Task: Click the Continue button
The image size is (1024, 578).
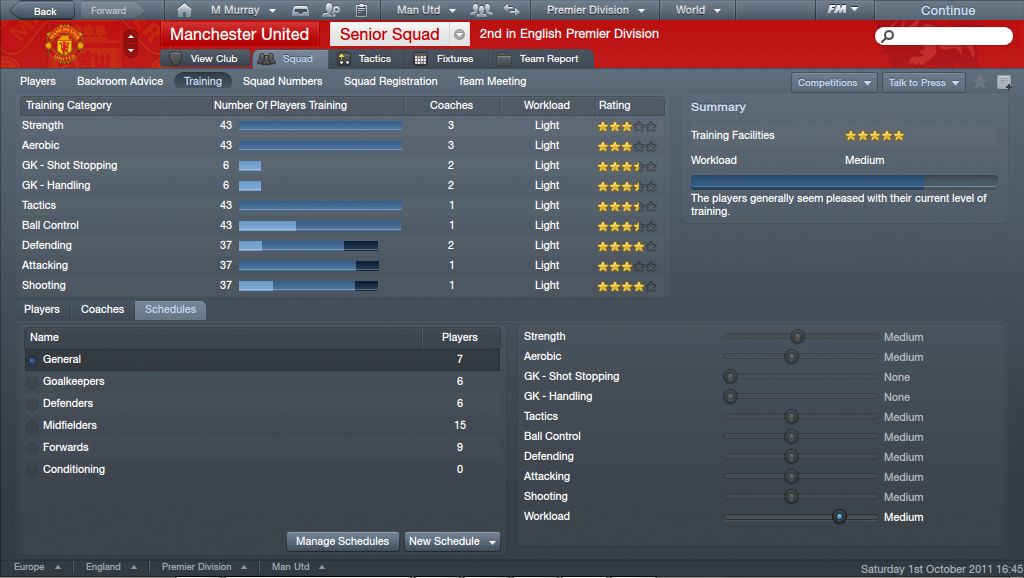Action: [947, 11]
